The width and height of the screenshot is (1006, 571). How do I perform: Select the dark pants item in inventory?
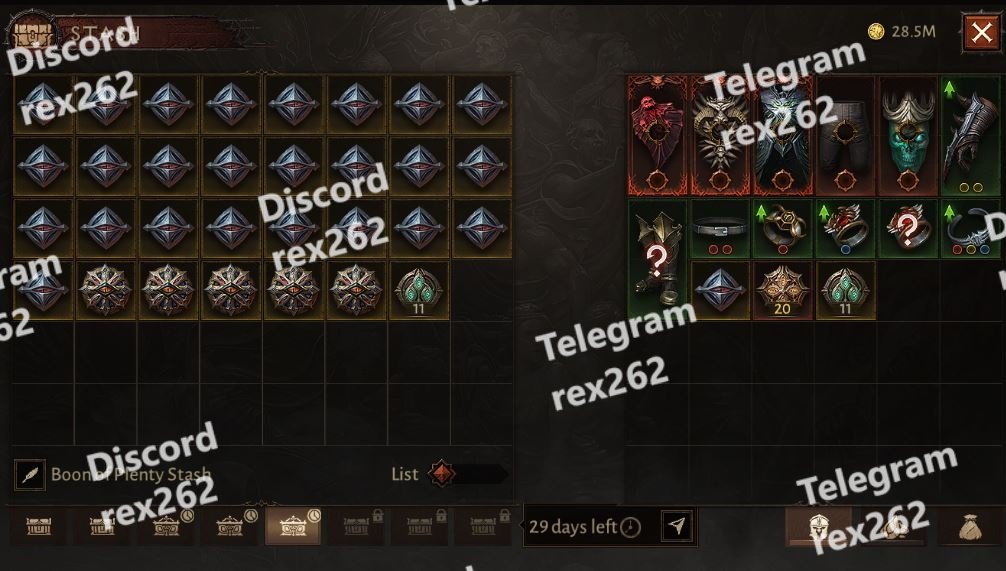coord(845,135)
